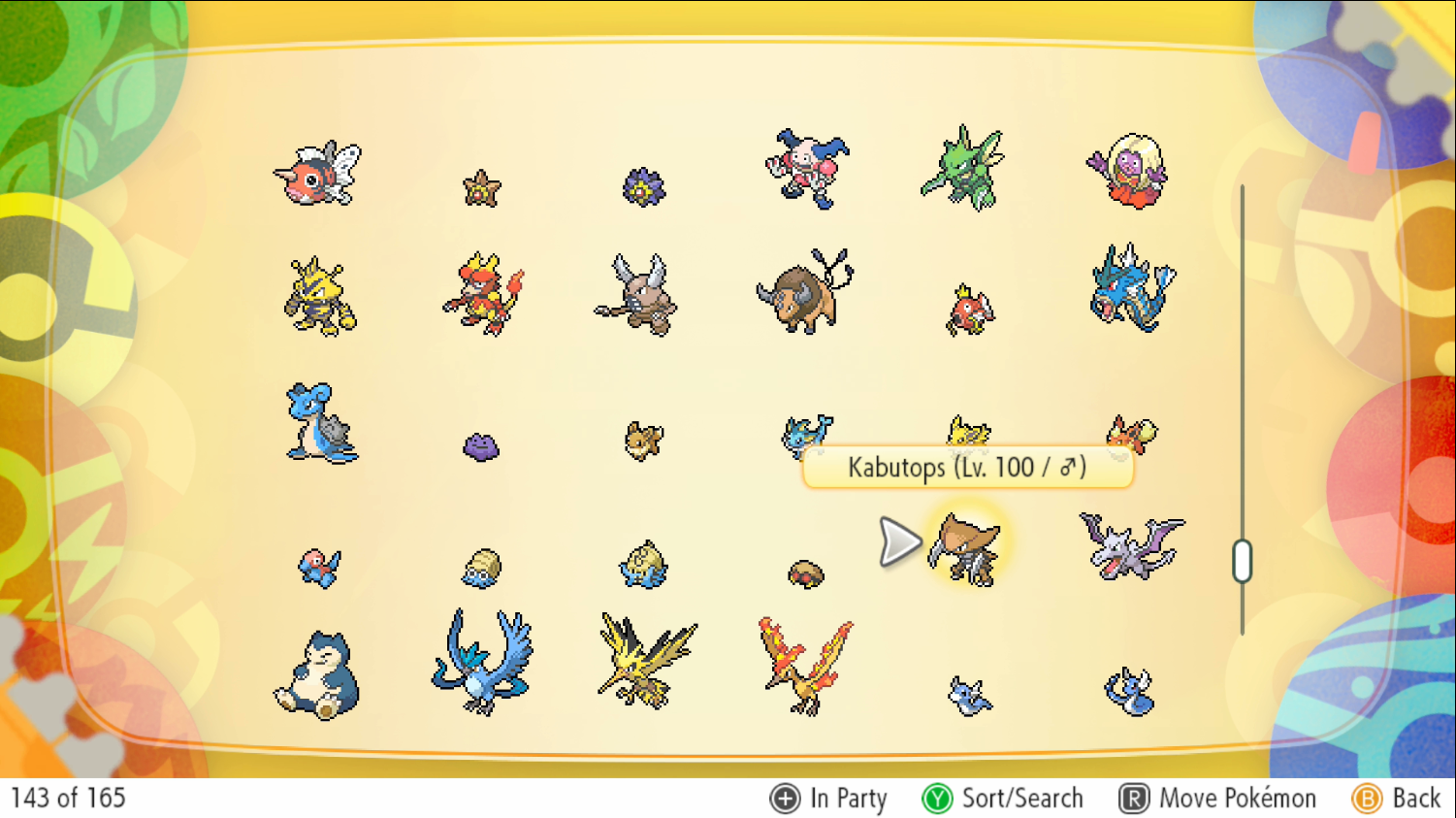The height and width of the screenshot is (818, 1456).
Task: Choose the Eevee sprite
Action: click(643, 440)
